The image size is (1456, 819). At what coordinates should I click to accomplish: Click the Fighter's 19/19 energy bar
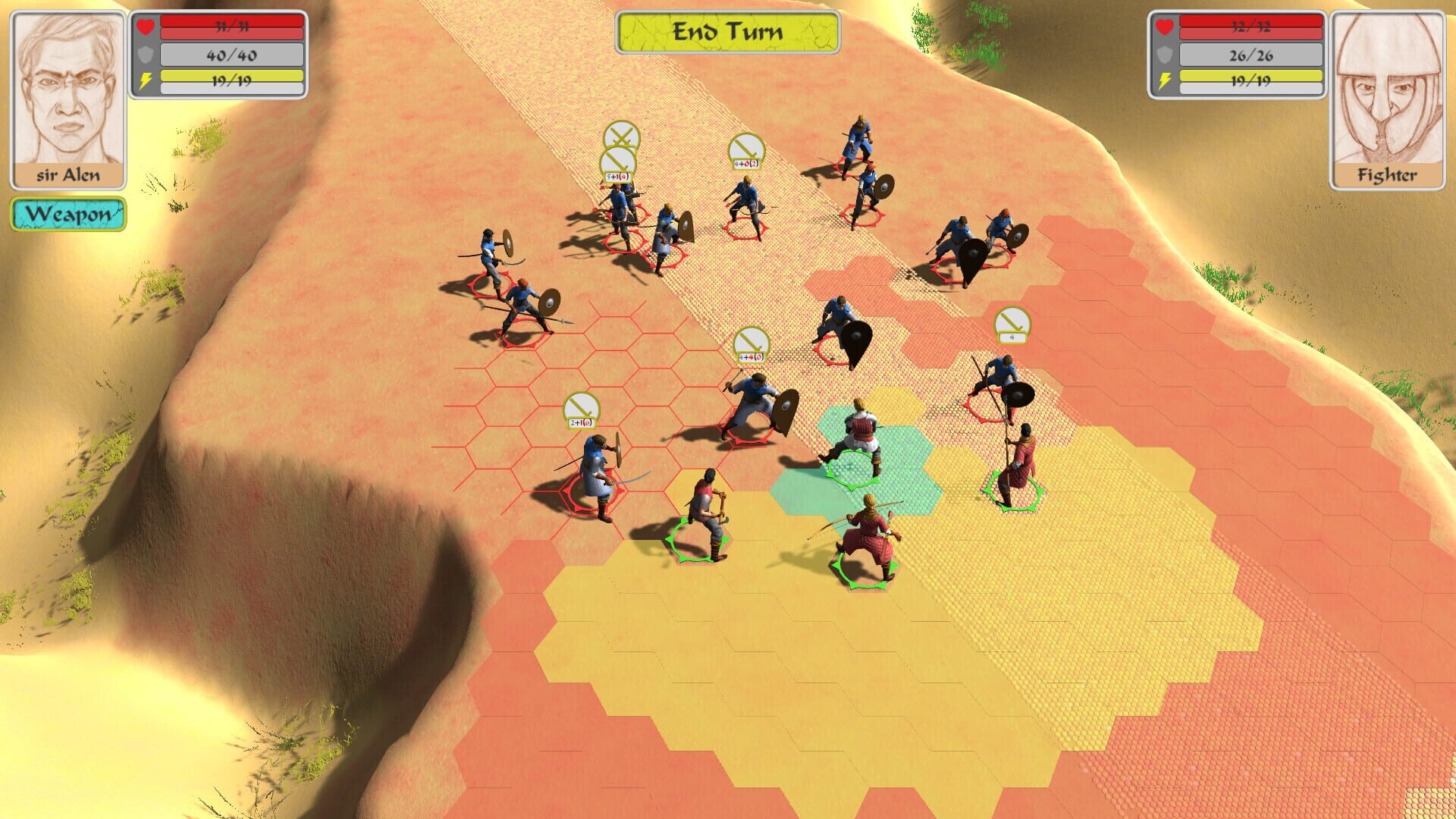coord(1251,79)
